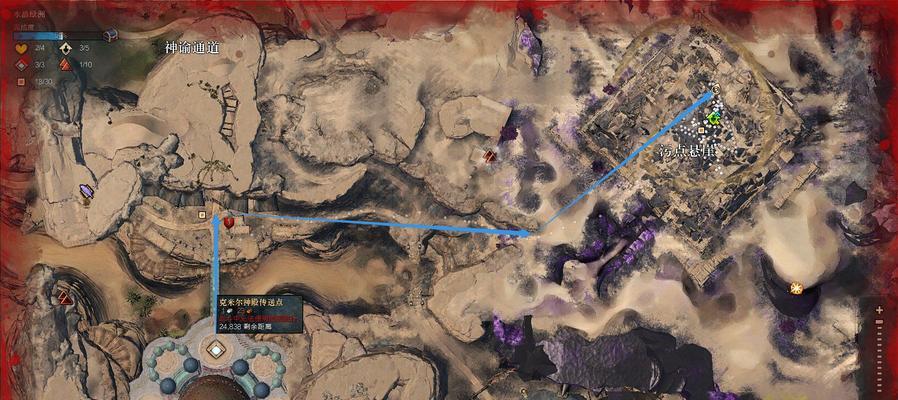
Task: Click the red diamond vista counter icon
Action: click(x=21, y=65)
